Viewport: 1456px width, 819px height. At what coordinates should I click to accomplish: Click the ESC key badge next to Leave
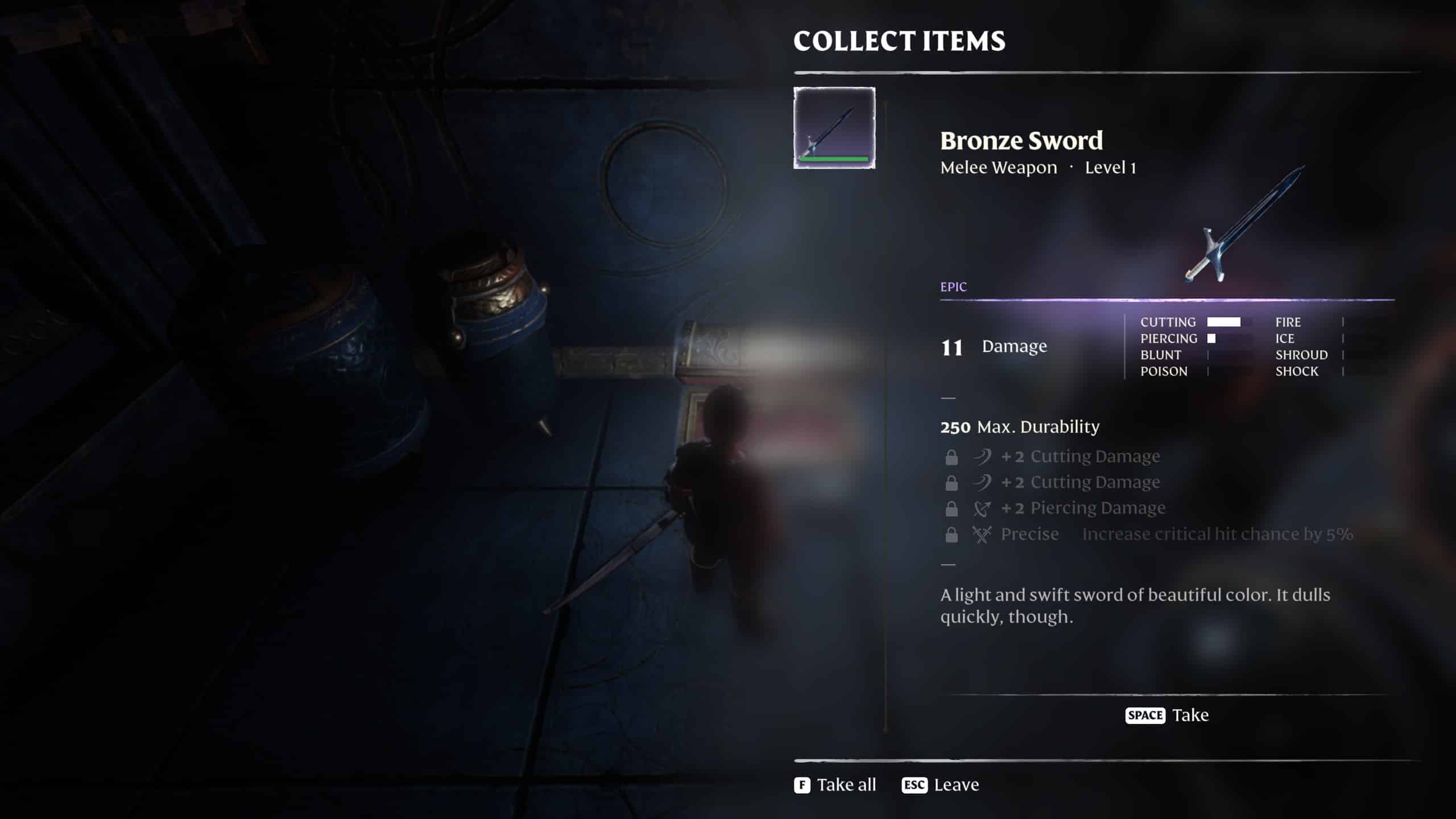pyautogui.click(x=915, y=785)
